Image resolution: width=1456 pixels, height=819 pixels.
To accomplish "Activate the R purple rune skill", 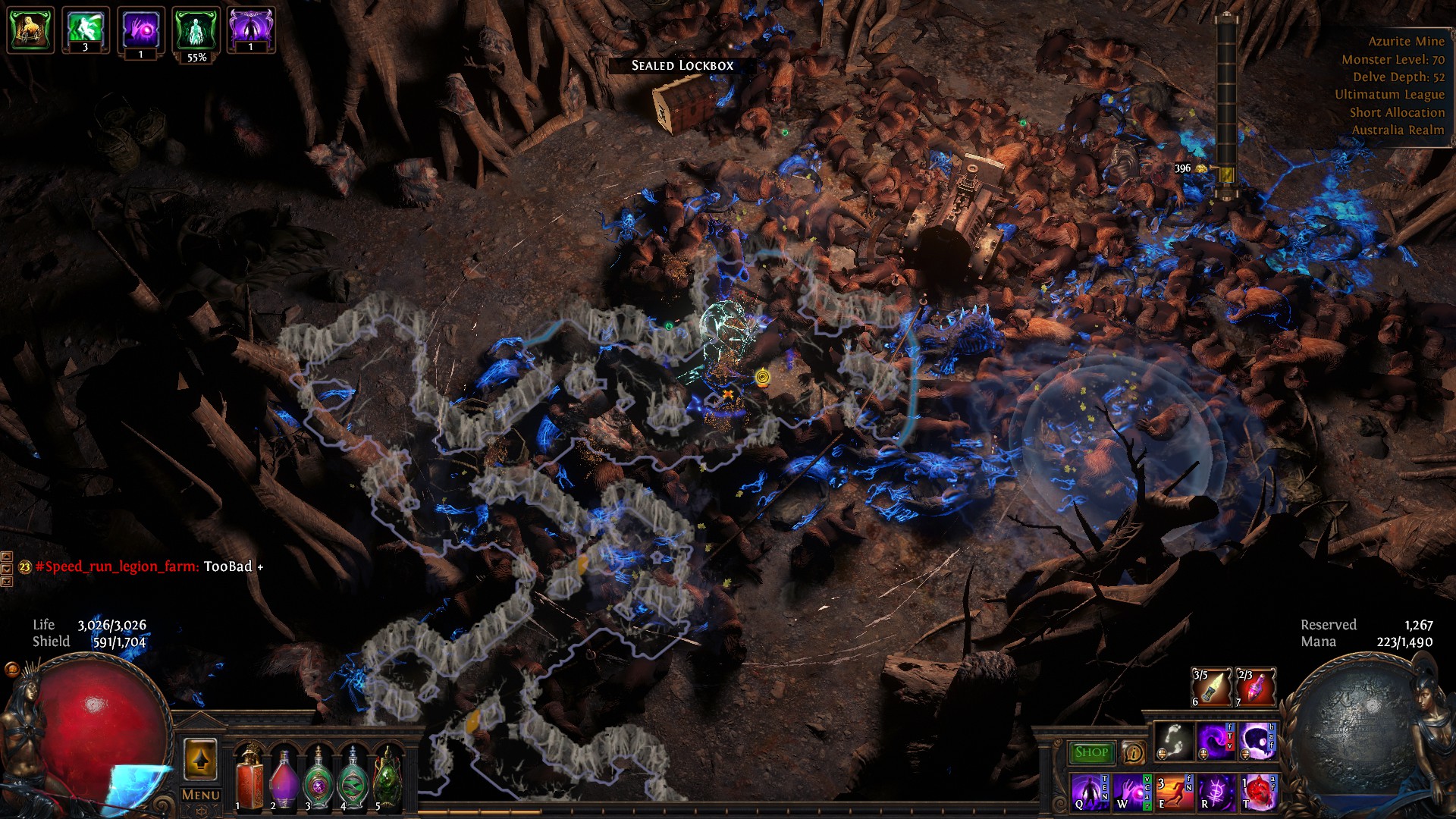I will pyautogui.click(x=1214, y=791).
